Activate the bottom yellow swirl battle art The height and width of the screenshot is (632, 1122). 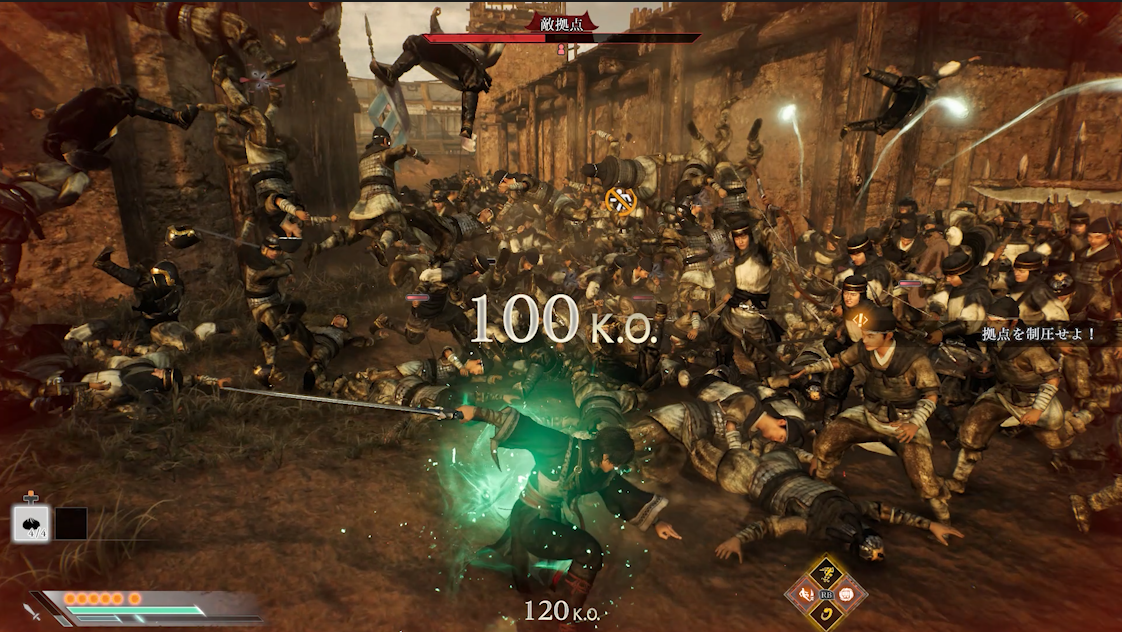click(827, 614)
